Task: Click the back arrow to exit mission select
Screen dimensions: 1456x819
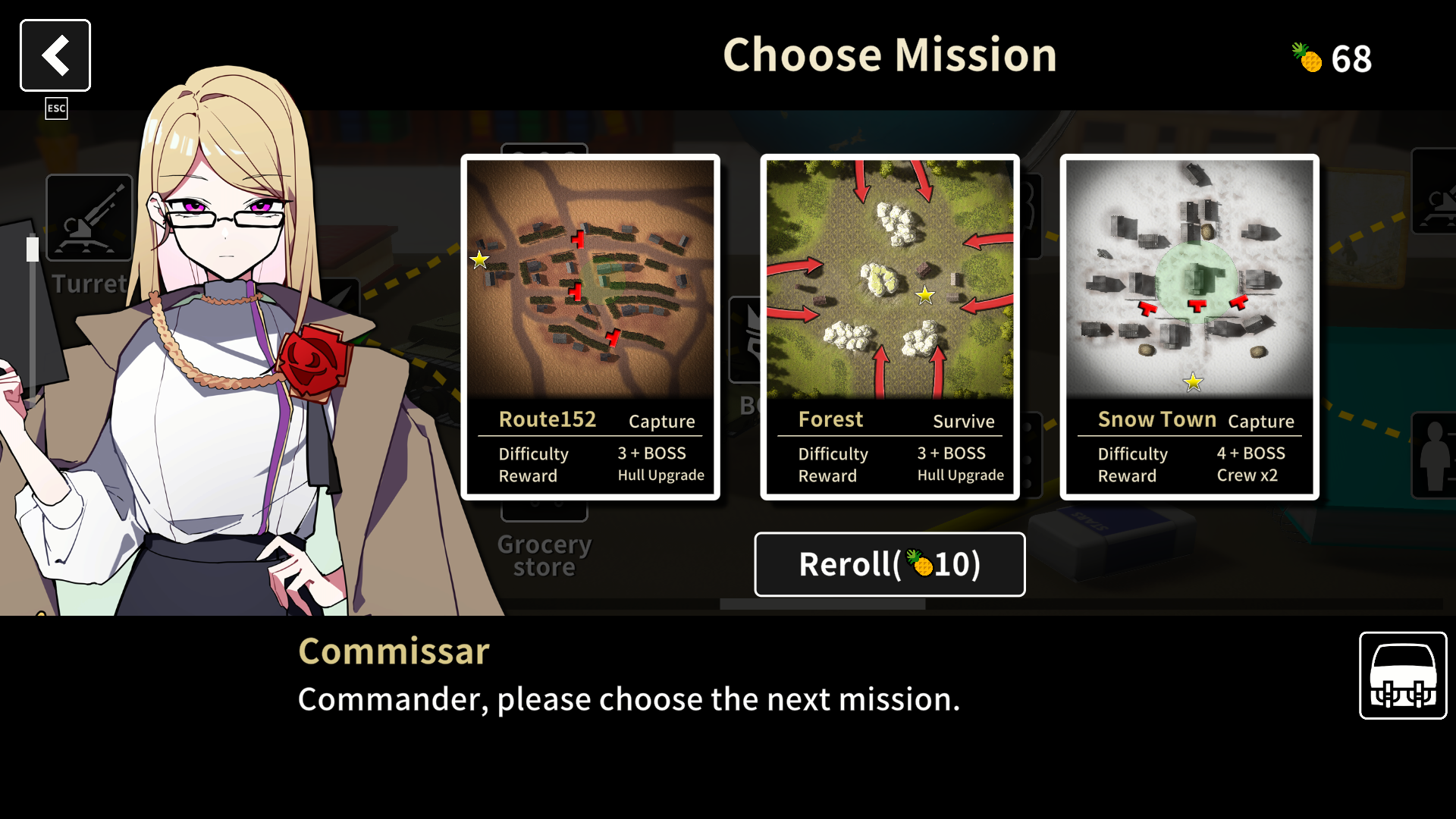Action: pos(55,55)
